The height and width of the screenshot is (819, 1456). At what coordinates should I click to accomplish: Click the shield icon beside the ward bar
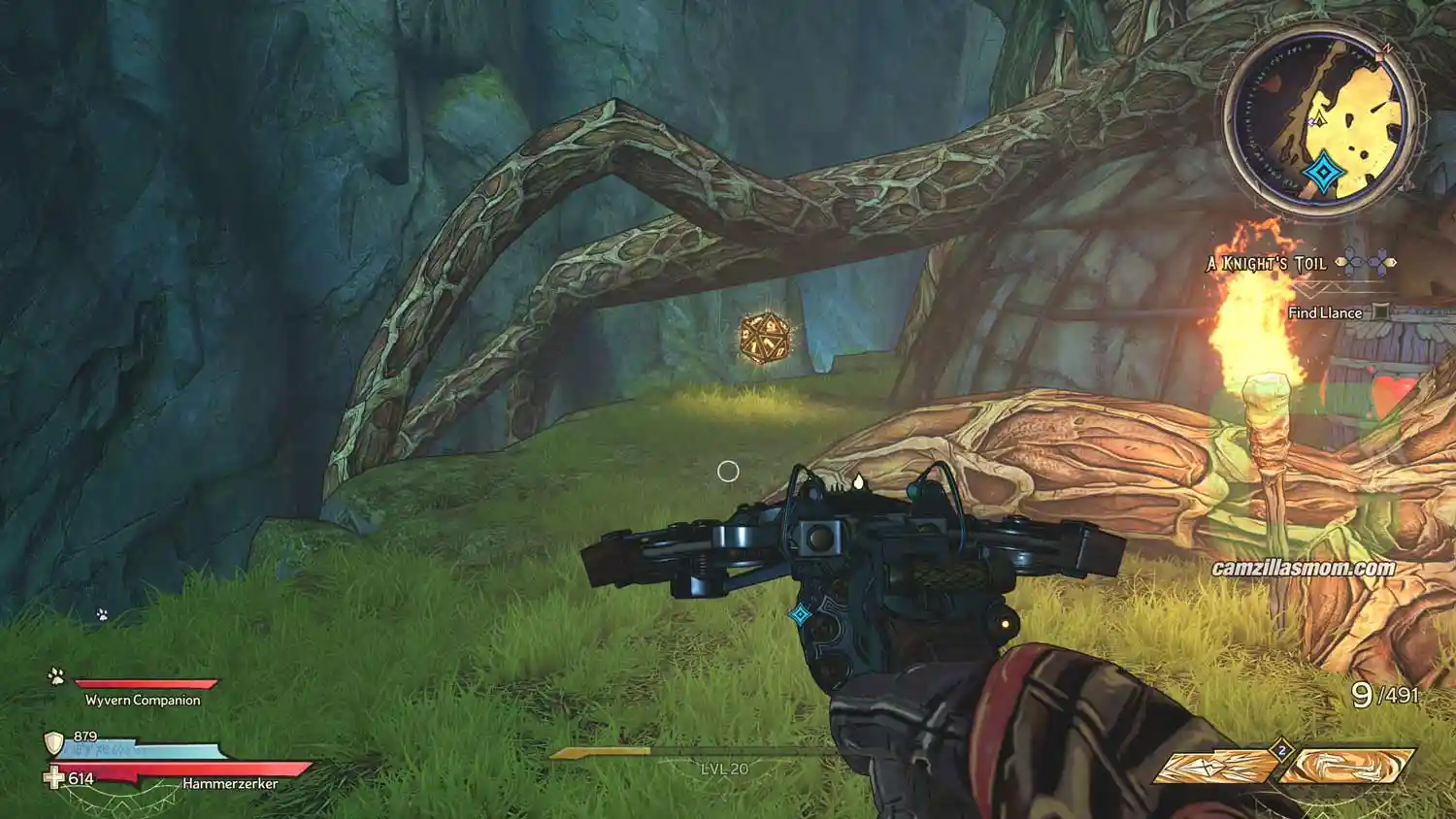(x=54, y=744)
